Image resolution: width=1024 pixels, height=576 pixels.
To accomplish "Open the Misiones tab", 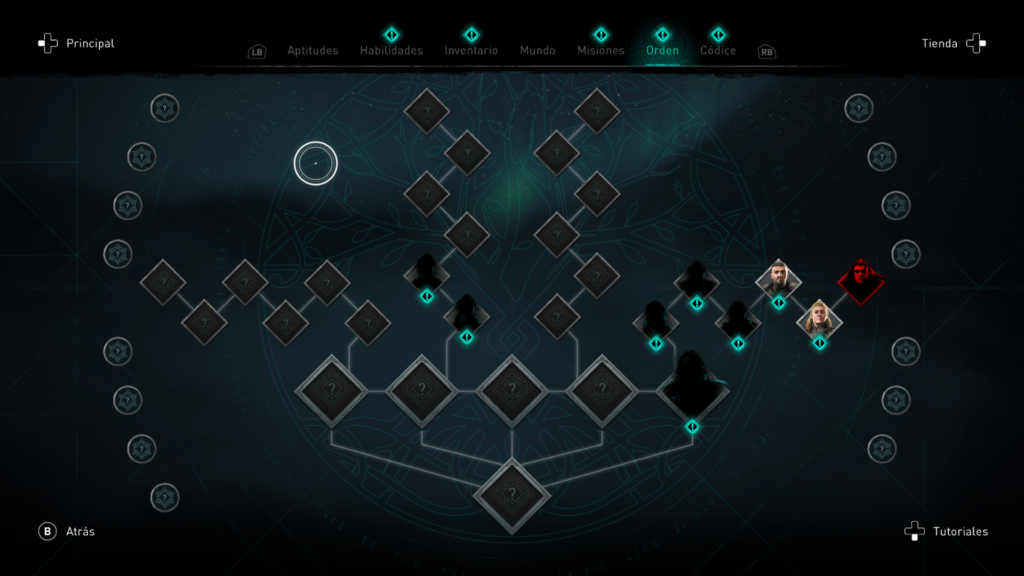I will coord(600,50).
